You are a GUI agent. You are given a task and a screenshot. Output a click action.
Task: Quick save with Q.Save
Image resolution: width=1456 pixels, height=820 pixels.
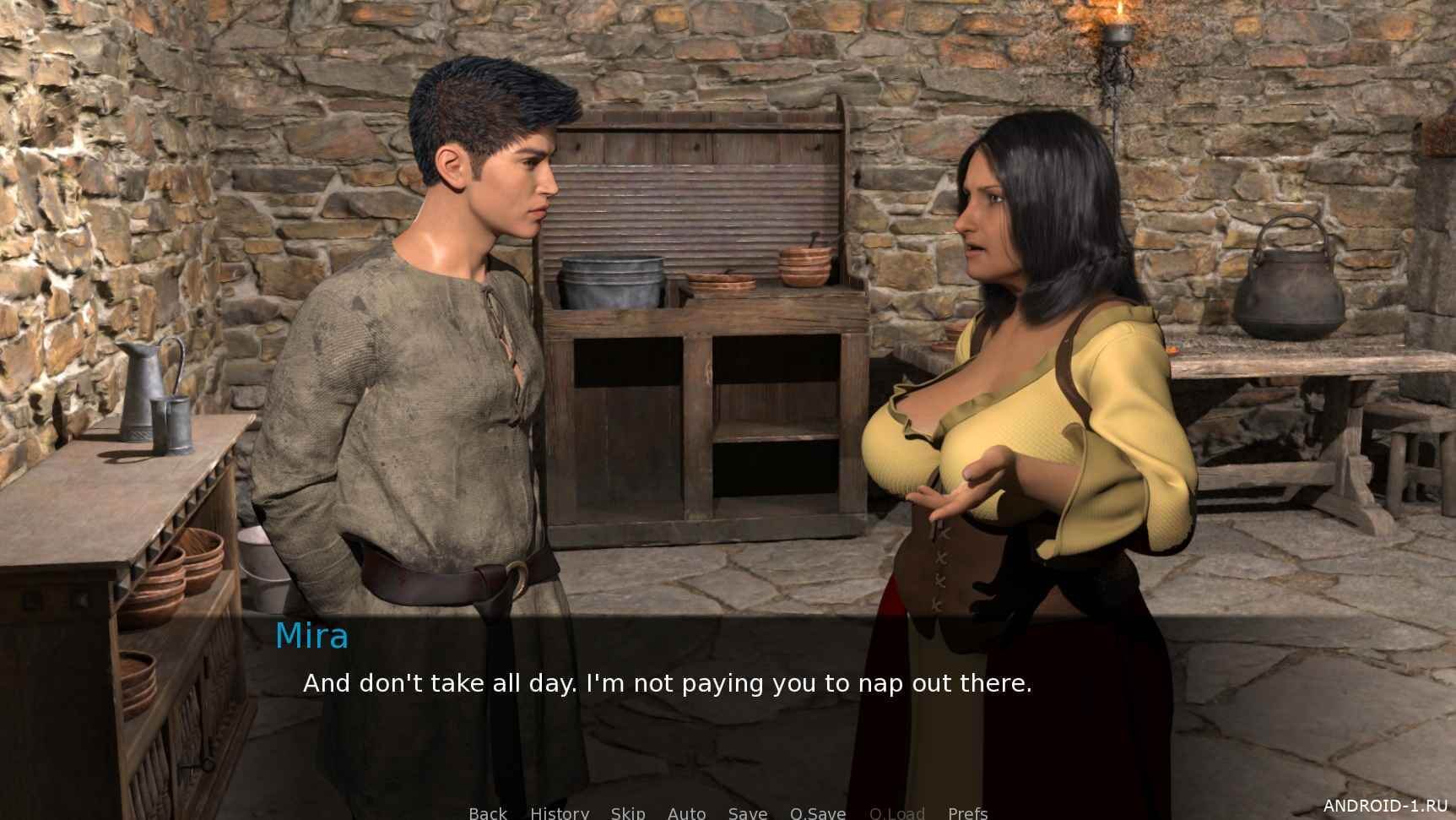click(x=817, y=812)
